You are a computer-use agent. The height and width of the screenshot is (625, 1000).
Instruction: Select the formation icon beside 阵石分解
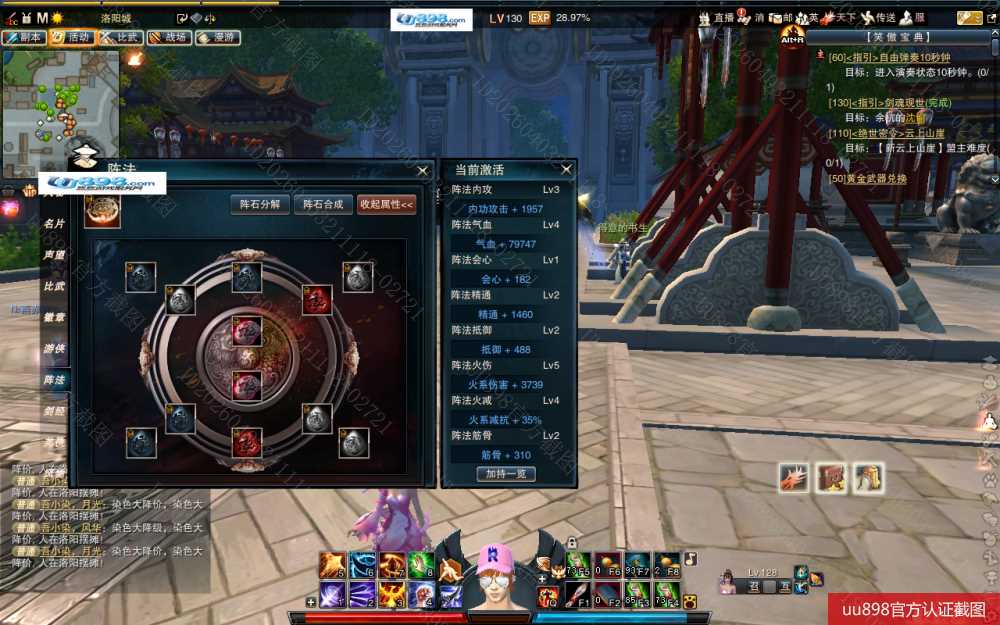pyautogui.click(x=102, y=211)
